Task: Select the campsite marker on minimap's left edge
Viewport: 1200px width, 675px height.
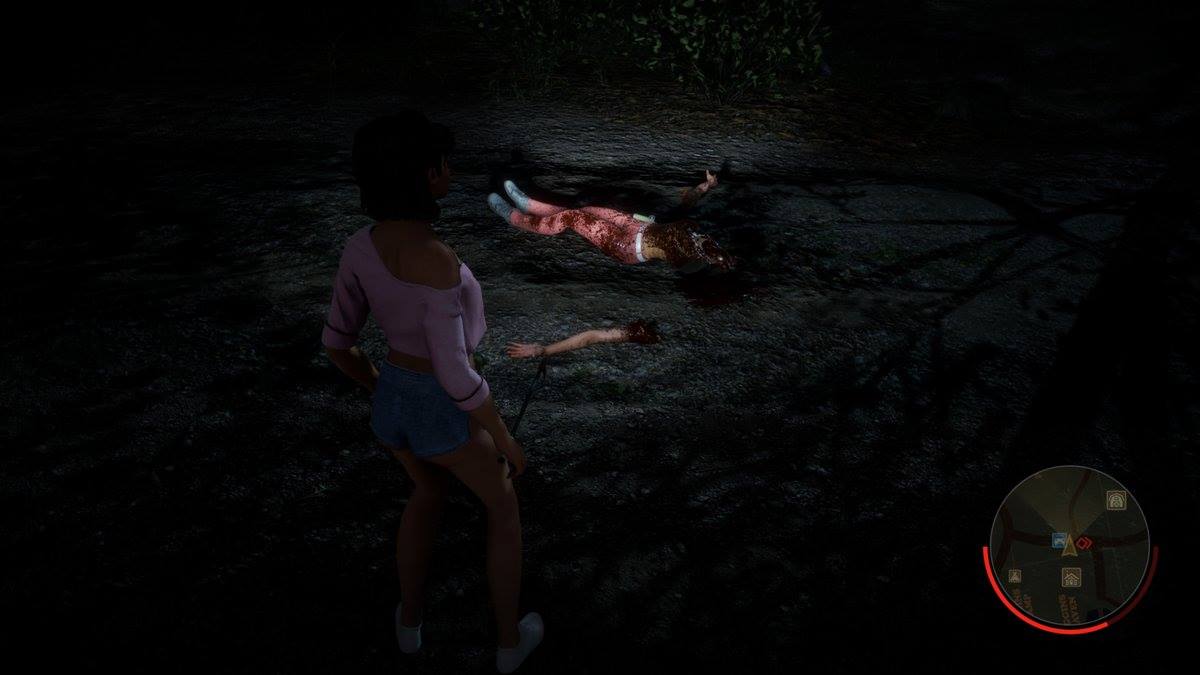Action: click(x=1014, y=576)
